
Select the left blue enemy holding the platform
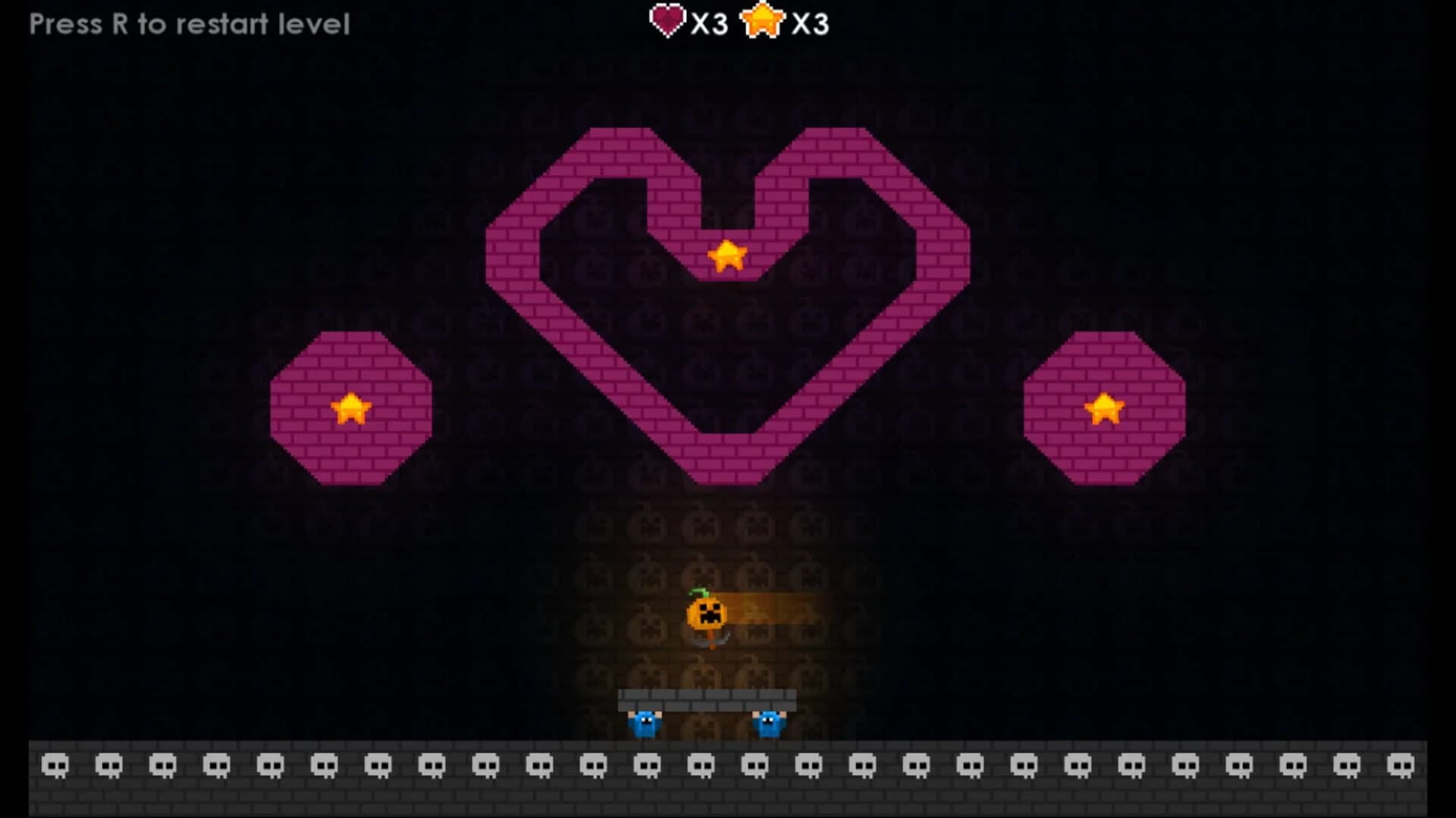[646, 726]
